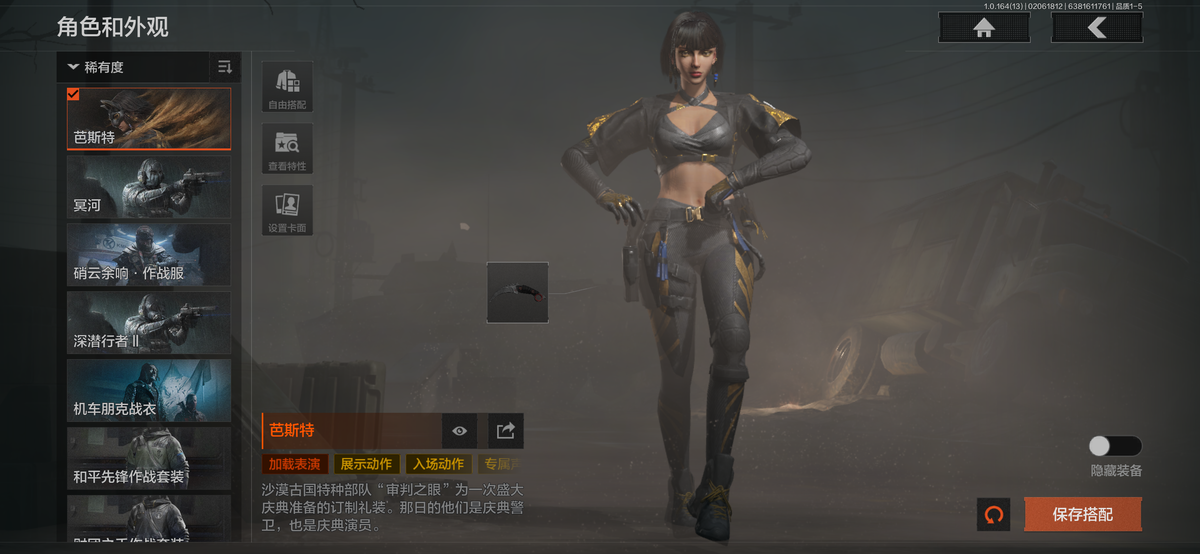Click the back arrow button
The width and height of the screenshot is (1200, 554).
pyautogui.click(x=1097, y=28)
